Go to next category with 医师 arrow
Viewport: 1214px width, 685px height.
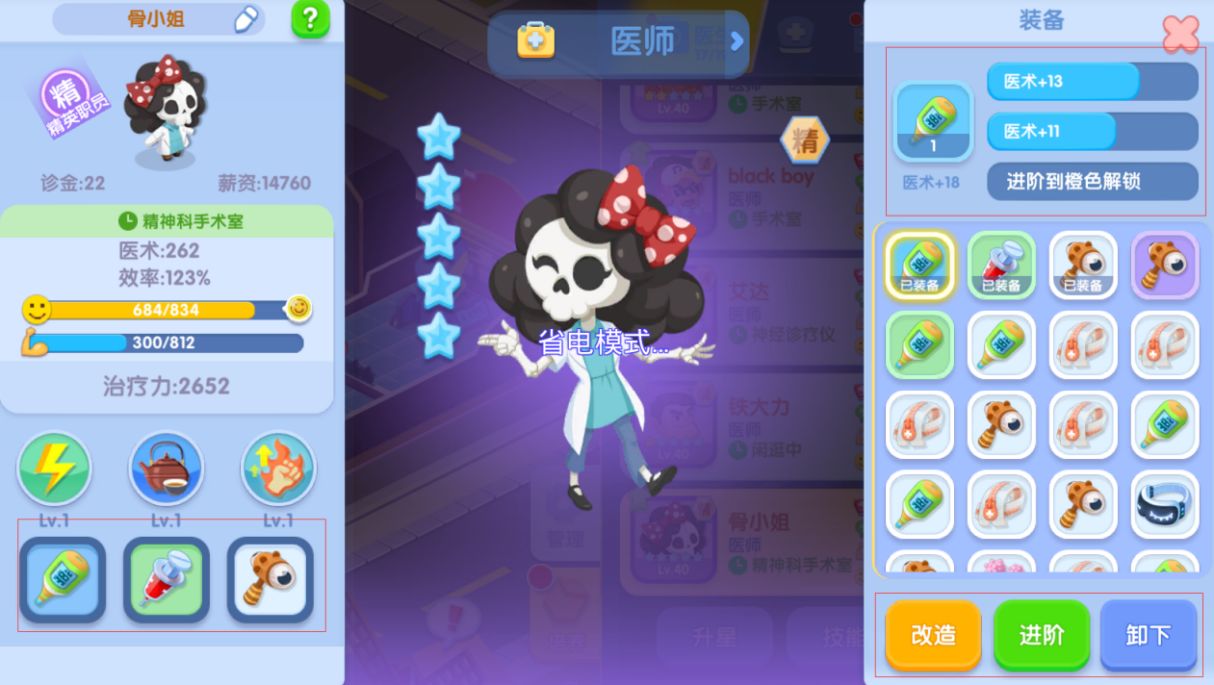point(737,41)
